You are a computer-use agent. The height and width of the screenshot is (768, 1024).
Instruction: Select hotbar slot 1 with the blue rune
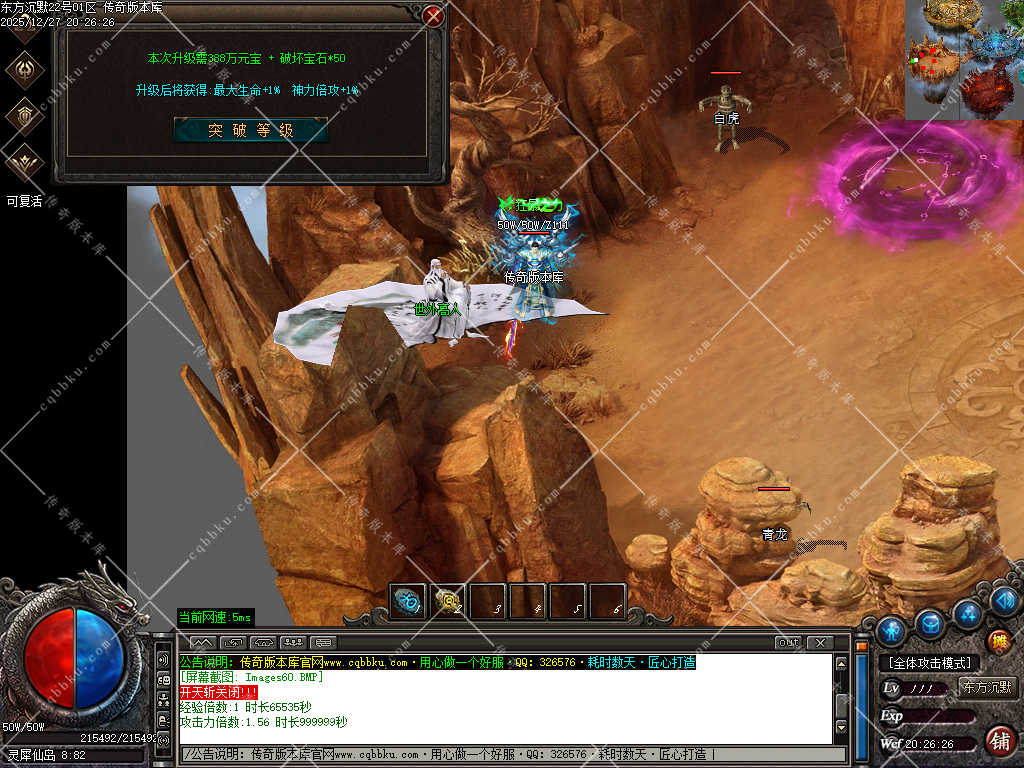tap(407, 601)
